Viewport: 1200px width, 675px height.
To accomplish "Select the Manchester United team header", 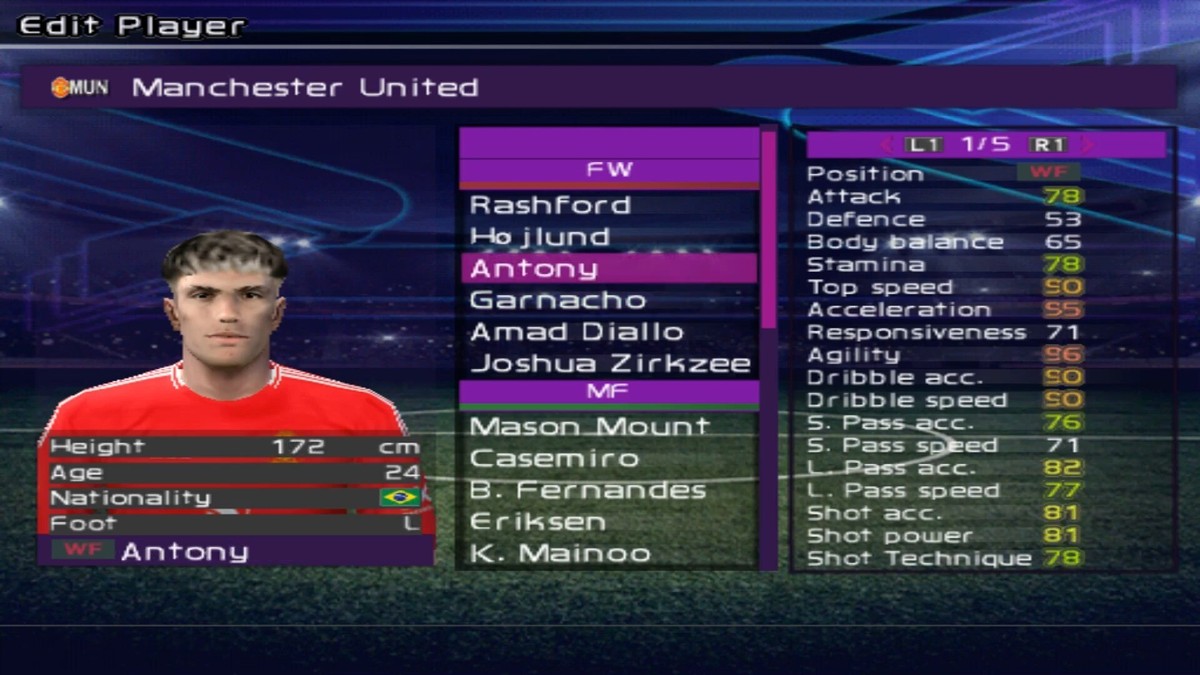I will pos(598,88).
